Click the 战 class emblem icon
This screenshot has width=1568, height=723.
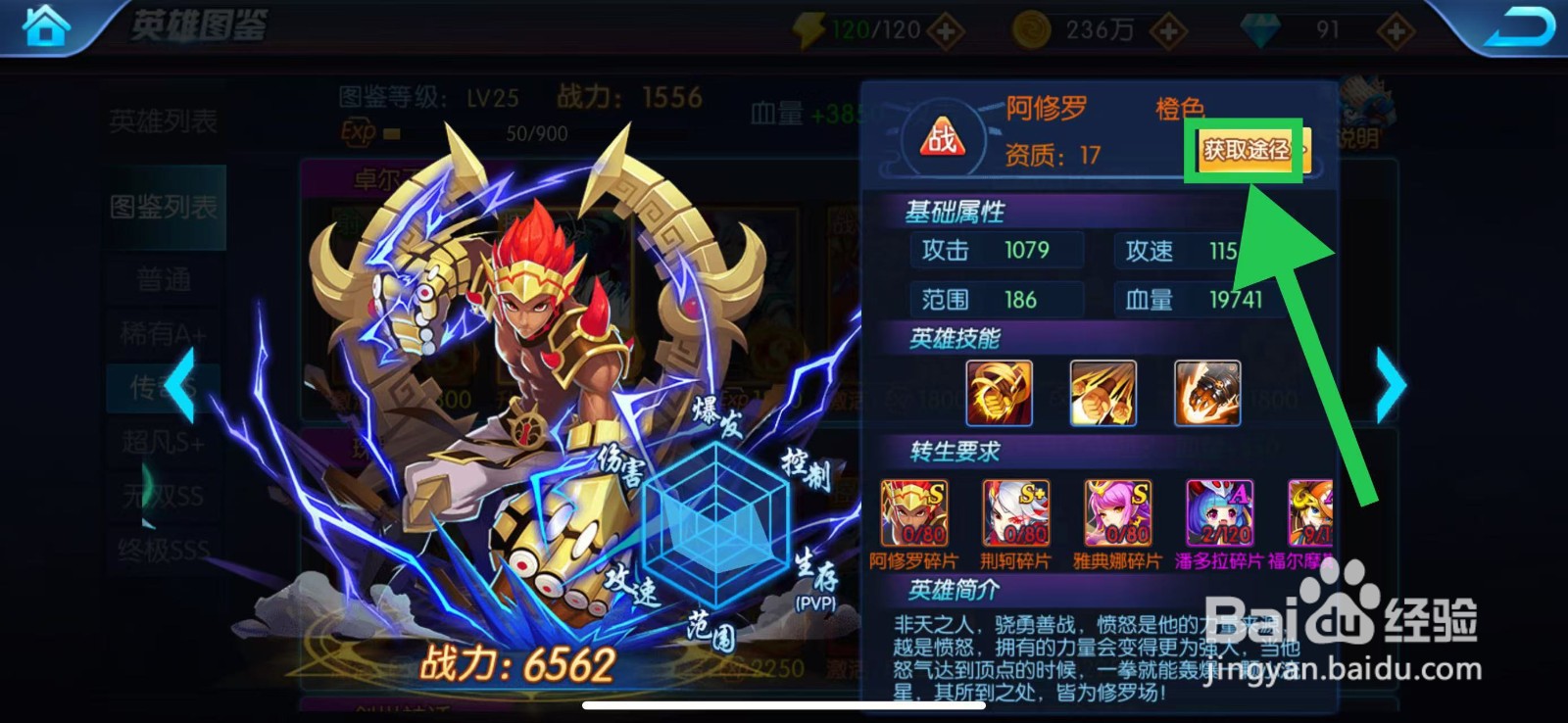(x=942, y=137)
